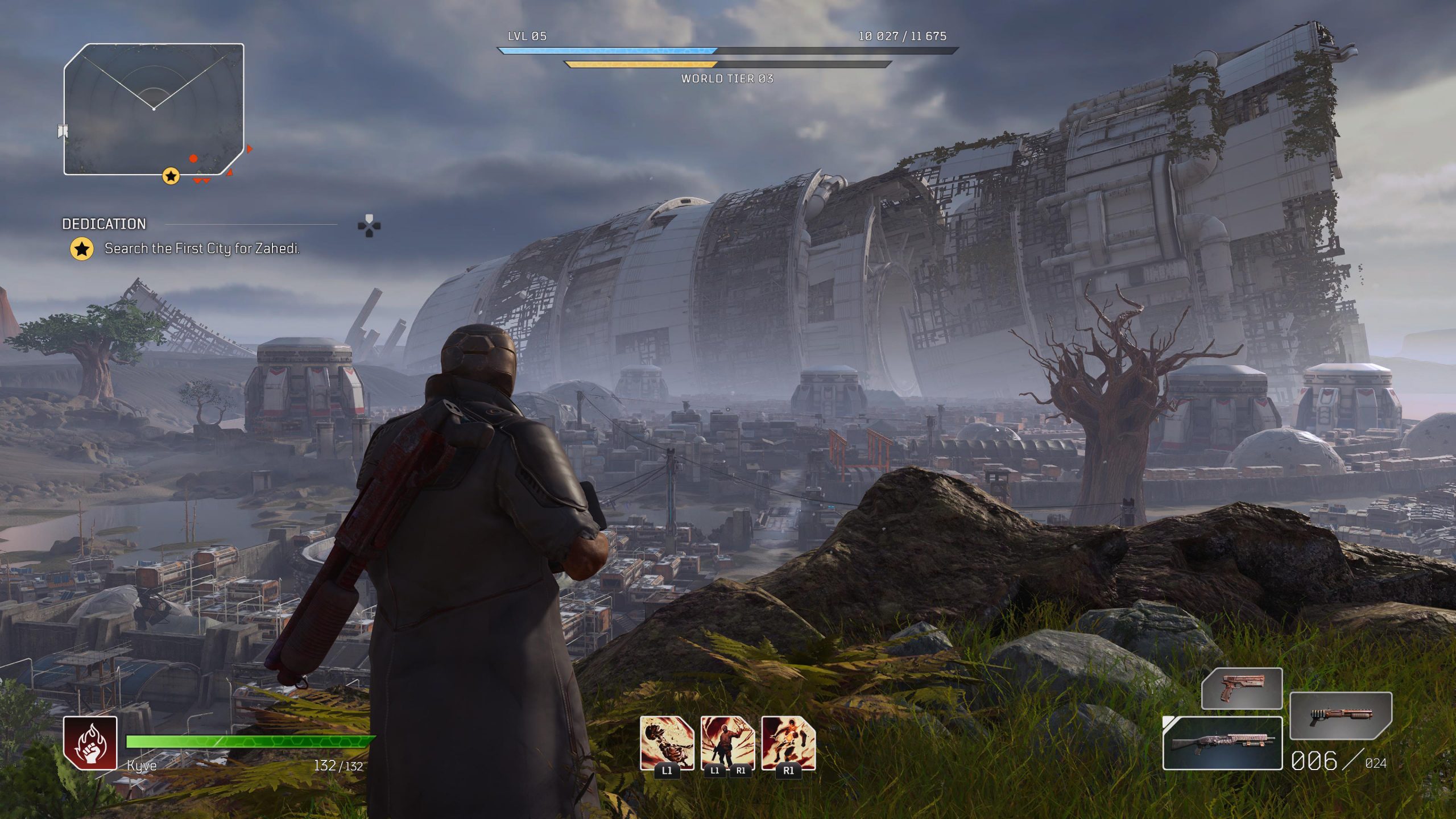The image size is (1456, 819).
Task: Switch to the short pump shotgun slot
Action: [1341, 715]
